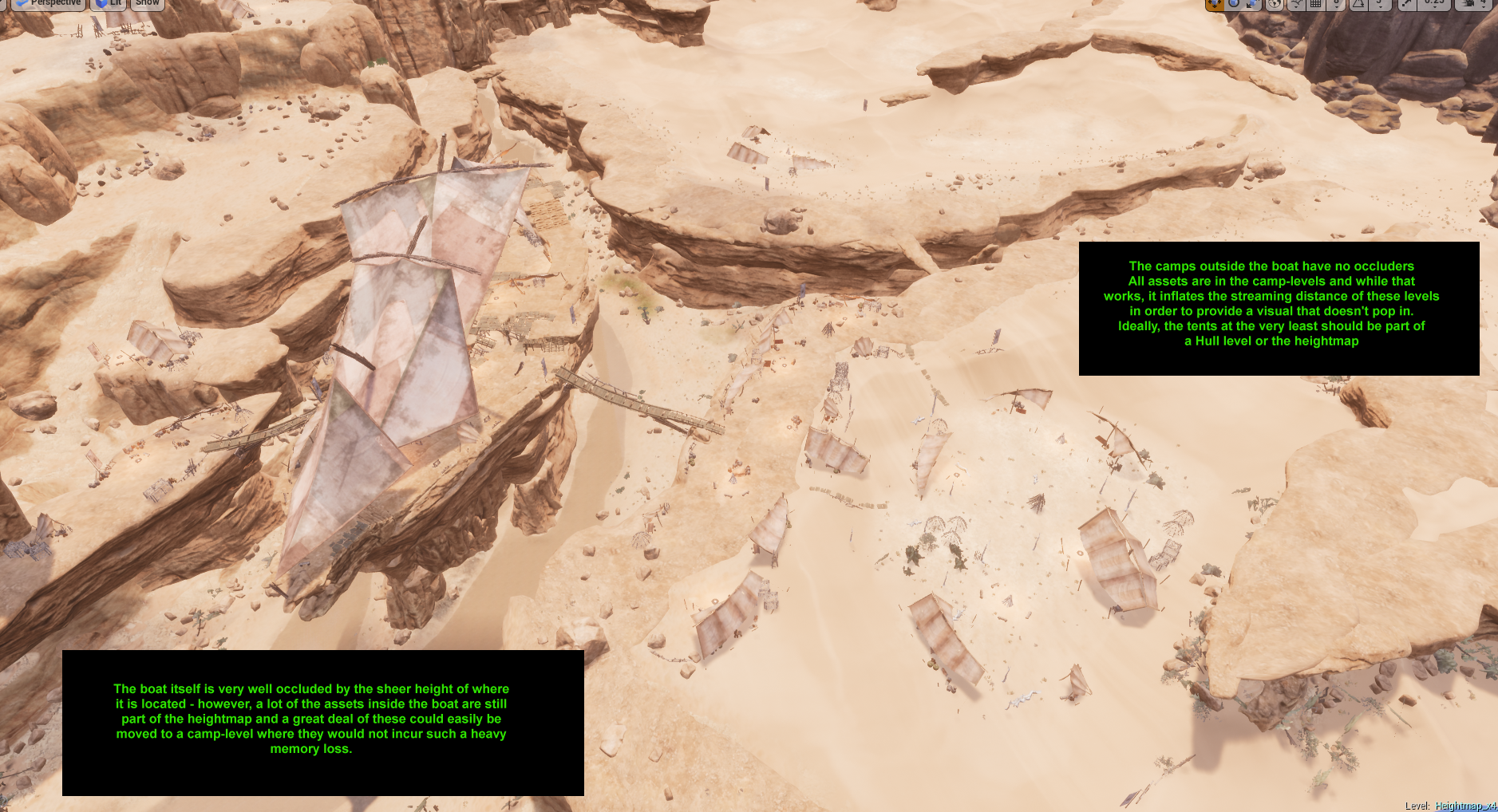1498x812 pixels.
Task: Select the rotate gizmo tool
Action: tap(1234, 4)
